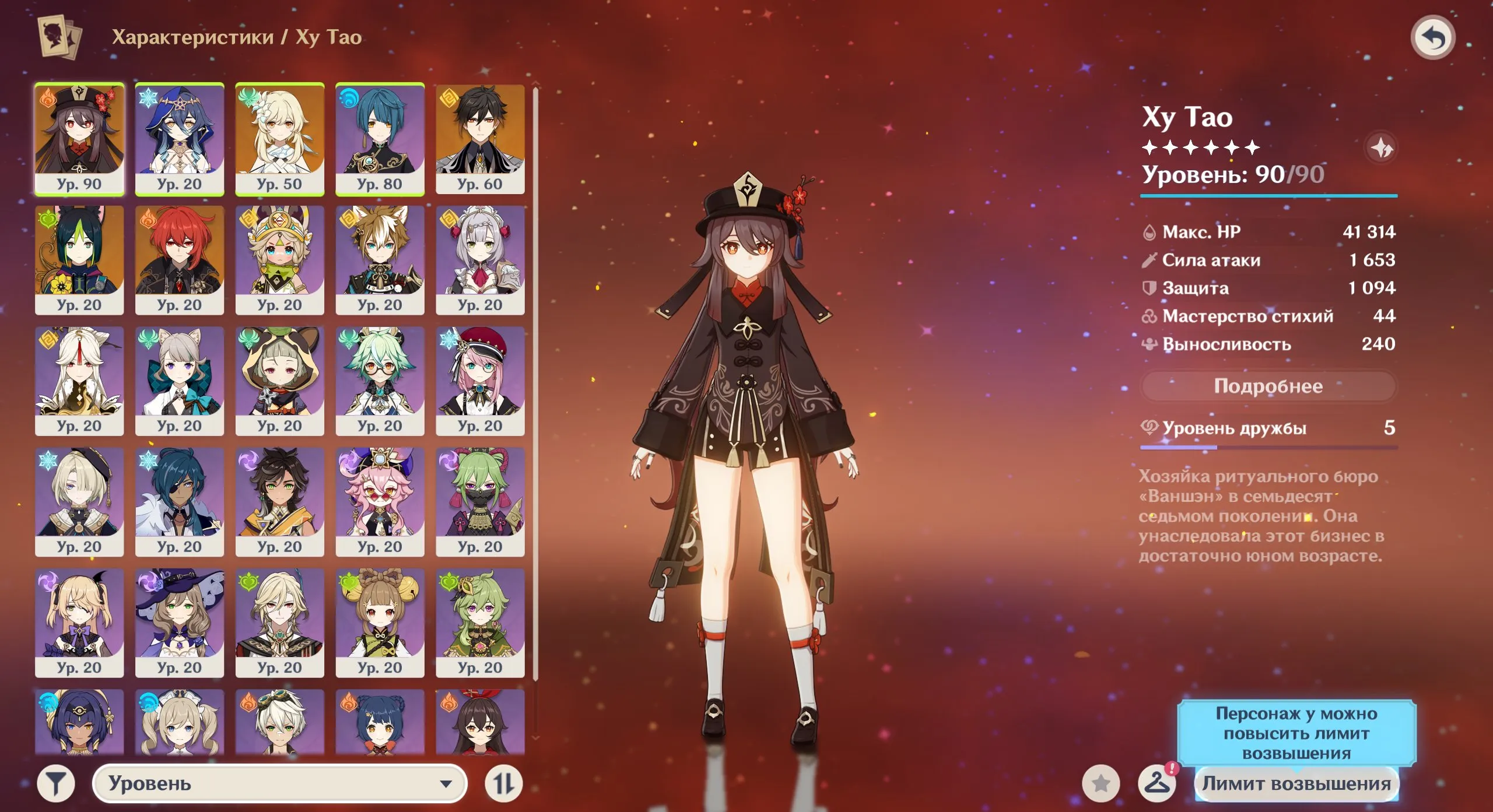Choose the Kuki Shinobu masked portrait

point(480,501)
